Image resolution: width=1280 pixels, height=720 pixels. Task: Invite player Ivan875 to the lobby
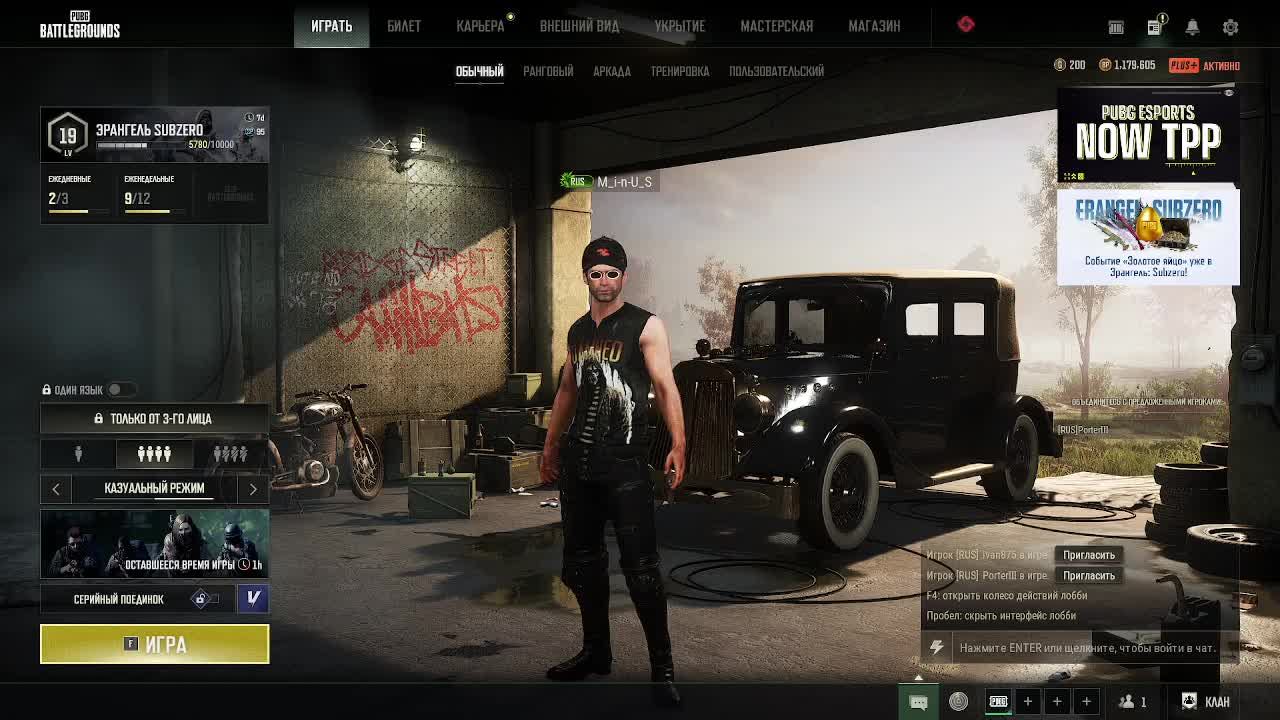tap(1088, 555)
